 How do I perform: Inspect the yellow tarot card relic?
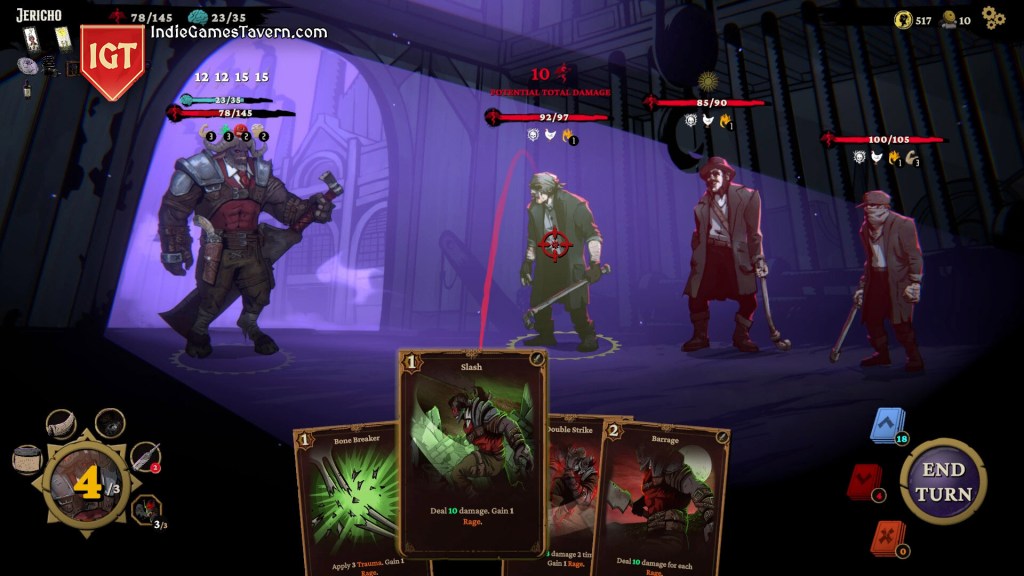click(x=62, y=38)
